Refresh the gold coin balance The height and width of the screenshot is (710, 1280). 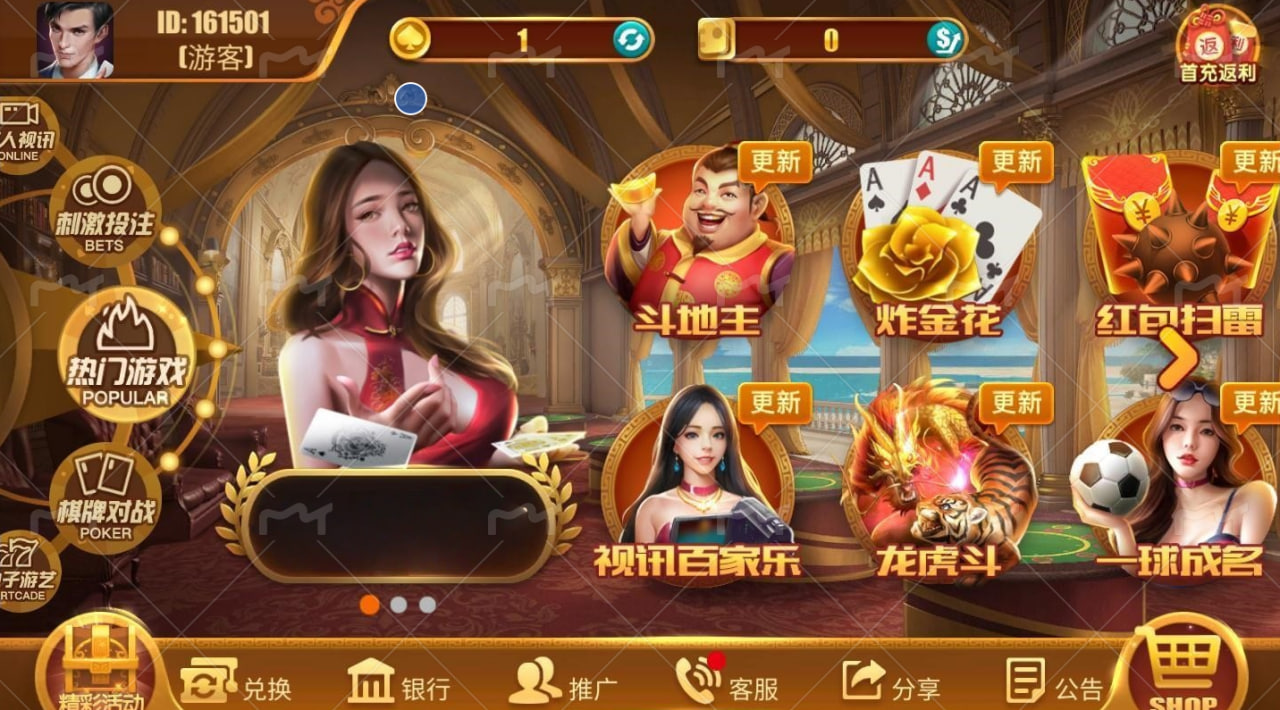click(632, 40)
